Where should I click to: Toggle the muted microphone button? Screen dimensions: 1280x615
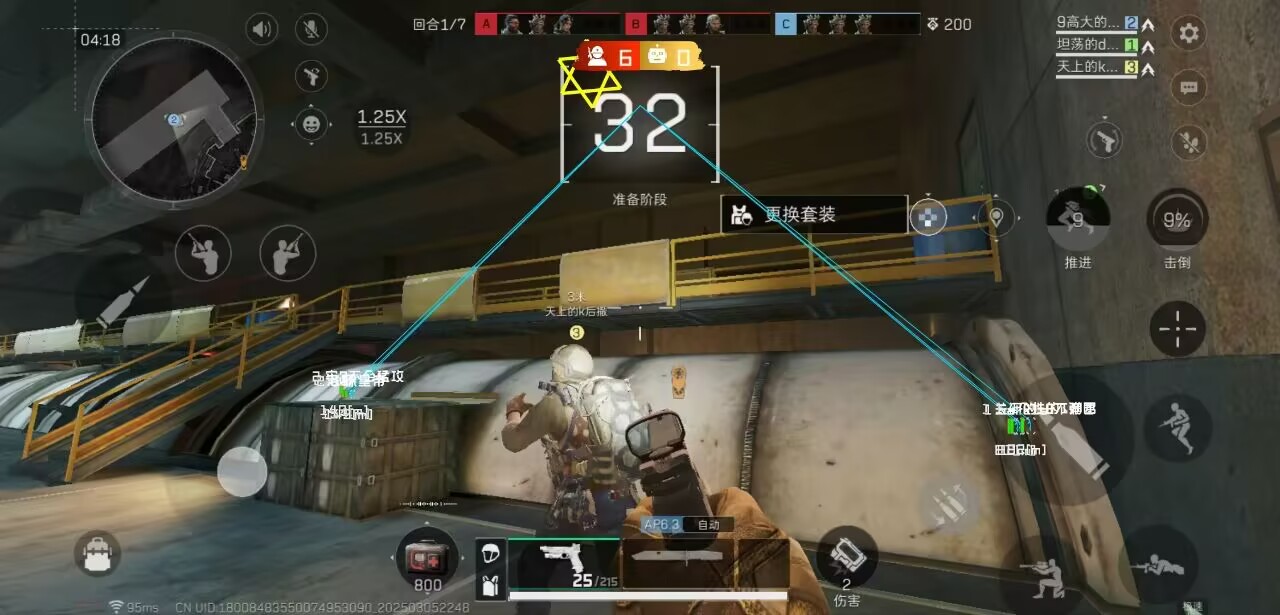(x=312, y=29)
